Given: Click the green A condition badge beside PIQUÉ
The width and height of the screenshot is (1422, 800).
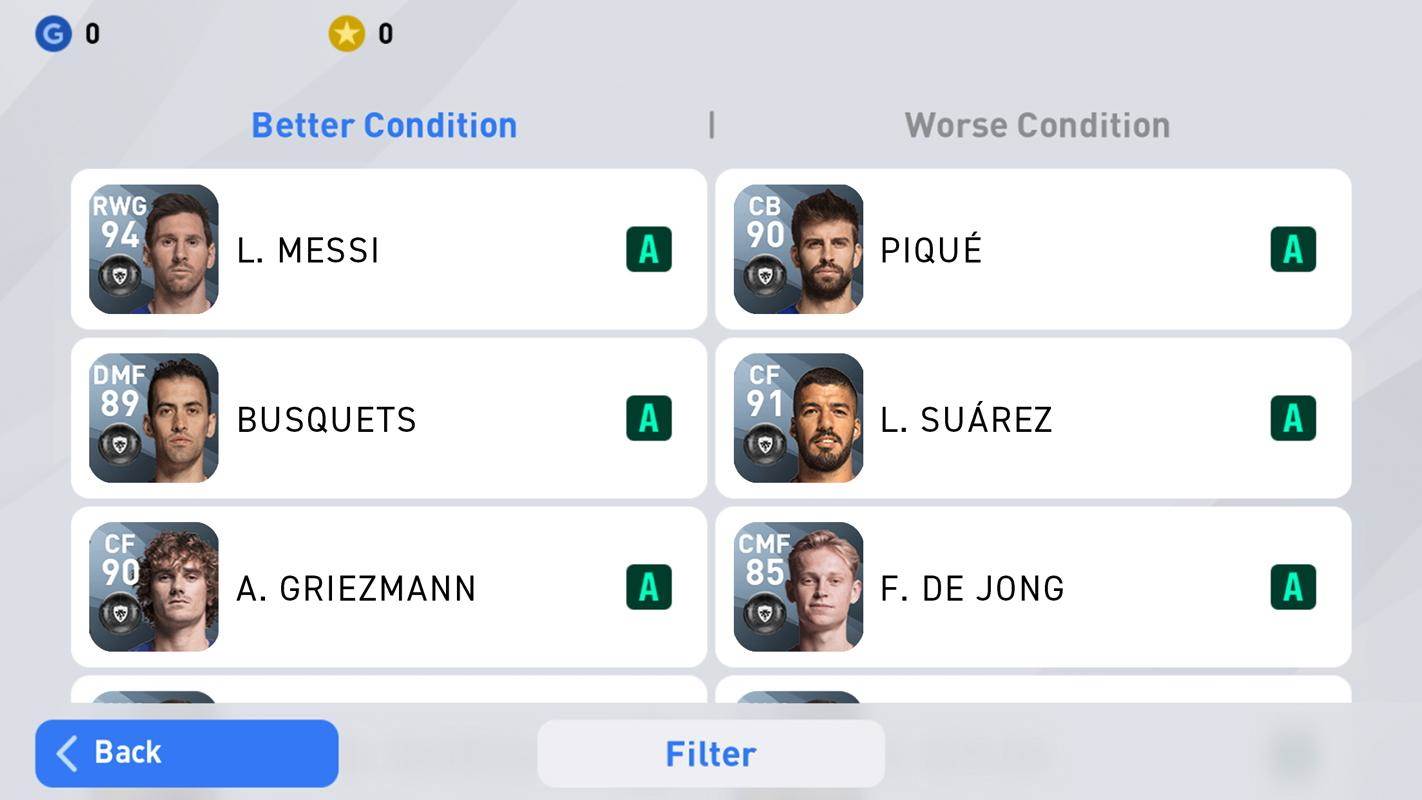Looking at the screenshot, I should tap(1293, 248).
